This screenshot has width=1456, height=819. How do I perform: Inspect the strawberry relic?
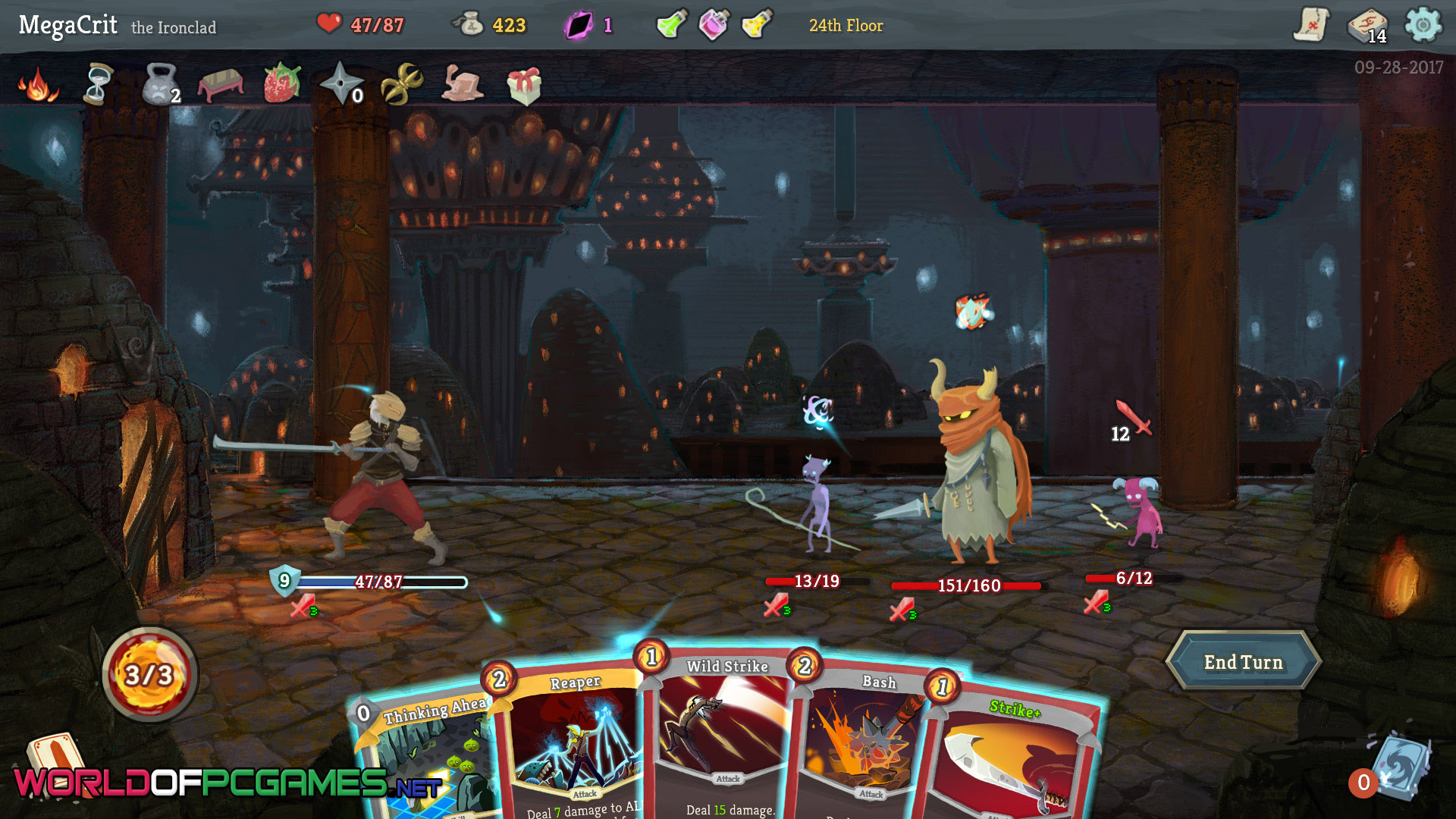click(281, 83)
